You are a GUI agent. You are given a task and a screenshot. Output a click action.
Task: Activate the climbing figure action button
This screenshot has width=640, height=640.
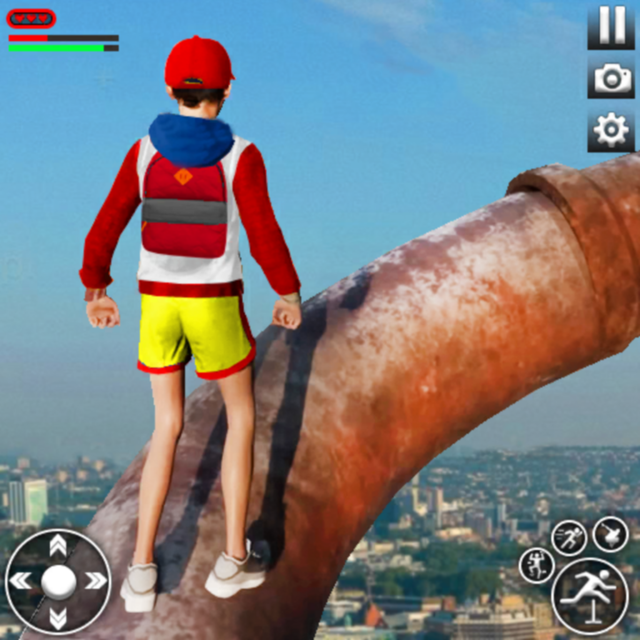click(536, 566)
